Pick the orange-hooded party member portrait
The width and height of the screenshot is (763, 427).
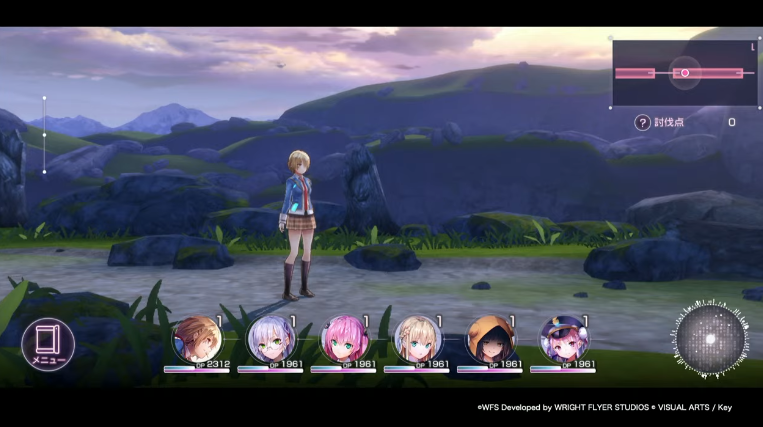[490, 340]
